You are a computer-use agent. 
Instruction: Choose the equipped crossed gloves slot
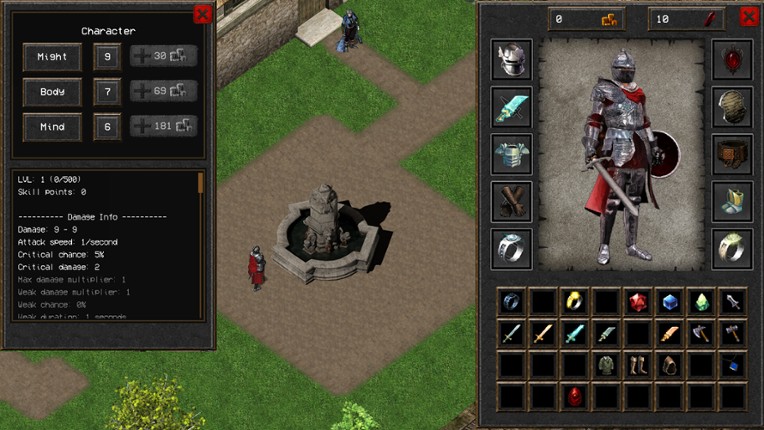511,200
